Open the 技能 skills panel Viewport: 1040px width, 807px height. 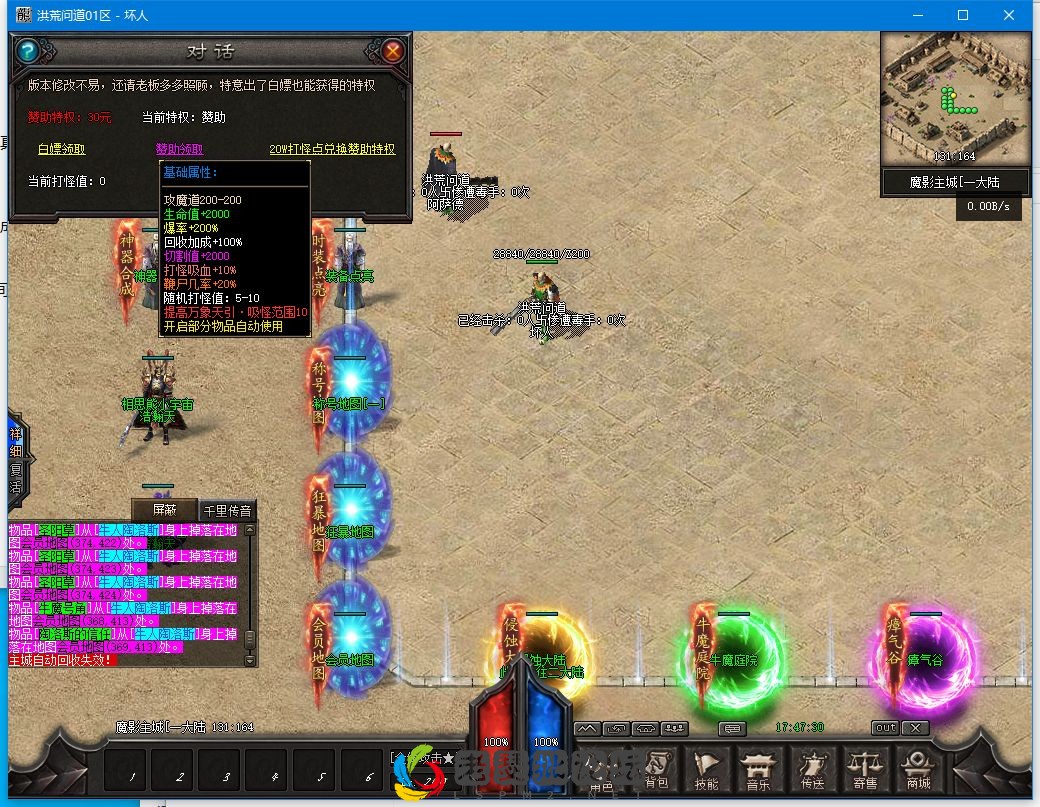click(x=706, y=769)
